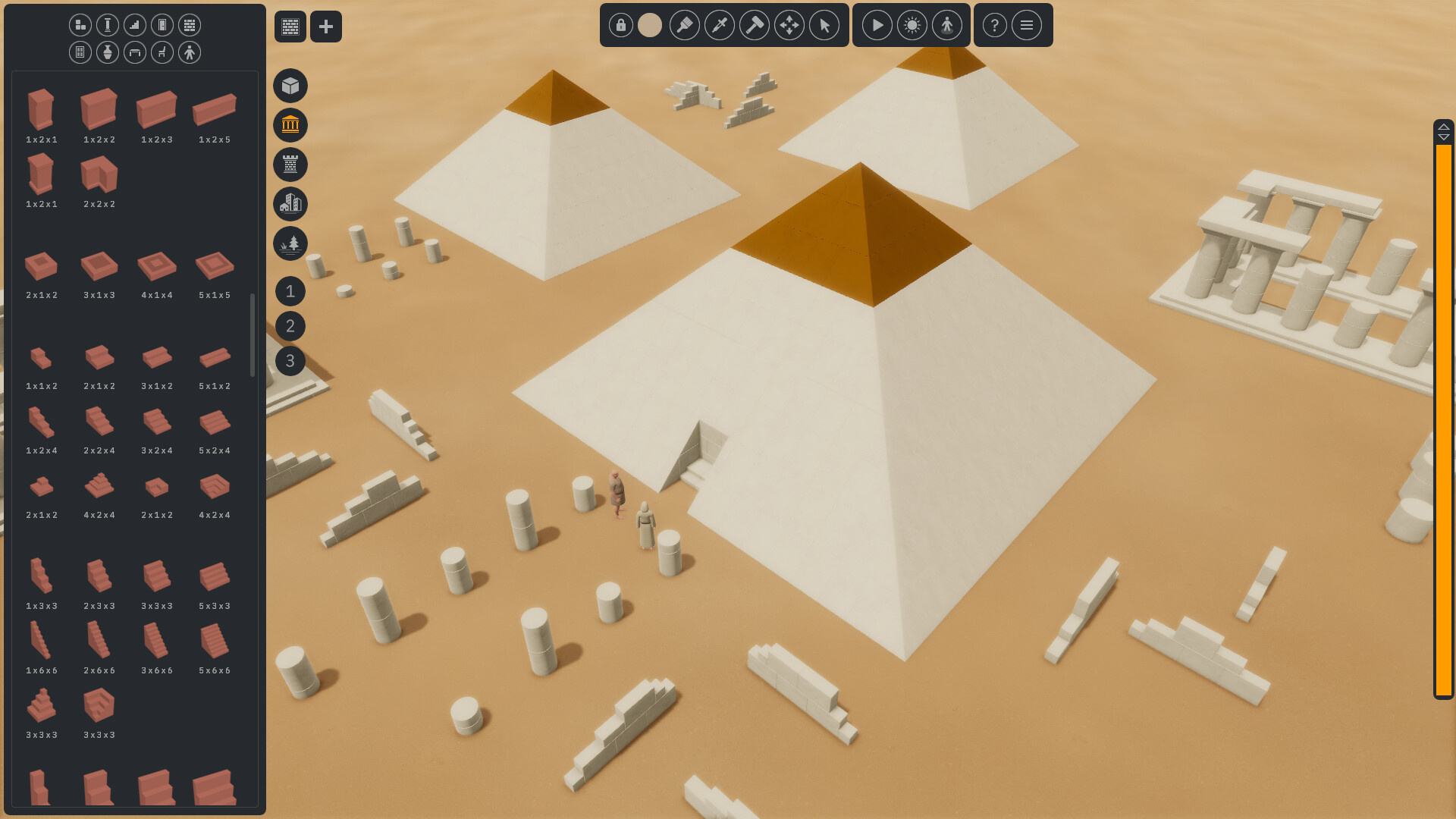Toggle the lock tool
Screen dimensions: 1456x819
coord(620,25)
